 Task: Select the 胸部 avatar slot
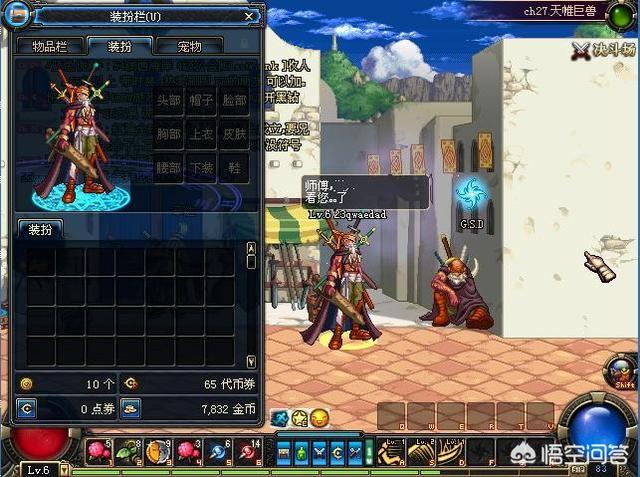169,134
